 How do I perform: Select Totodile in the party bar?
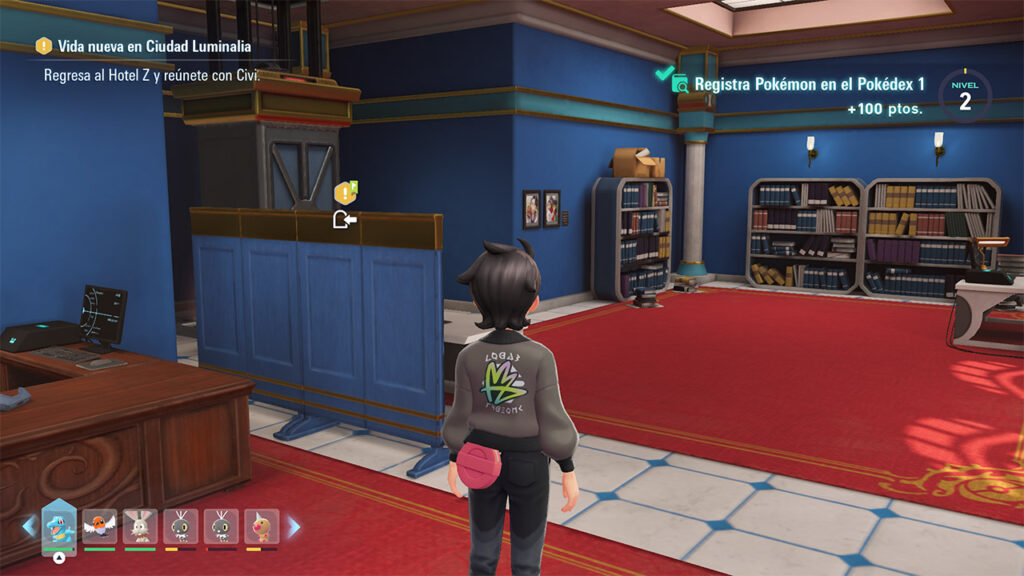[x=58, y=526]
